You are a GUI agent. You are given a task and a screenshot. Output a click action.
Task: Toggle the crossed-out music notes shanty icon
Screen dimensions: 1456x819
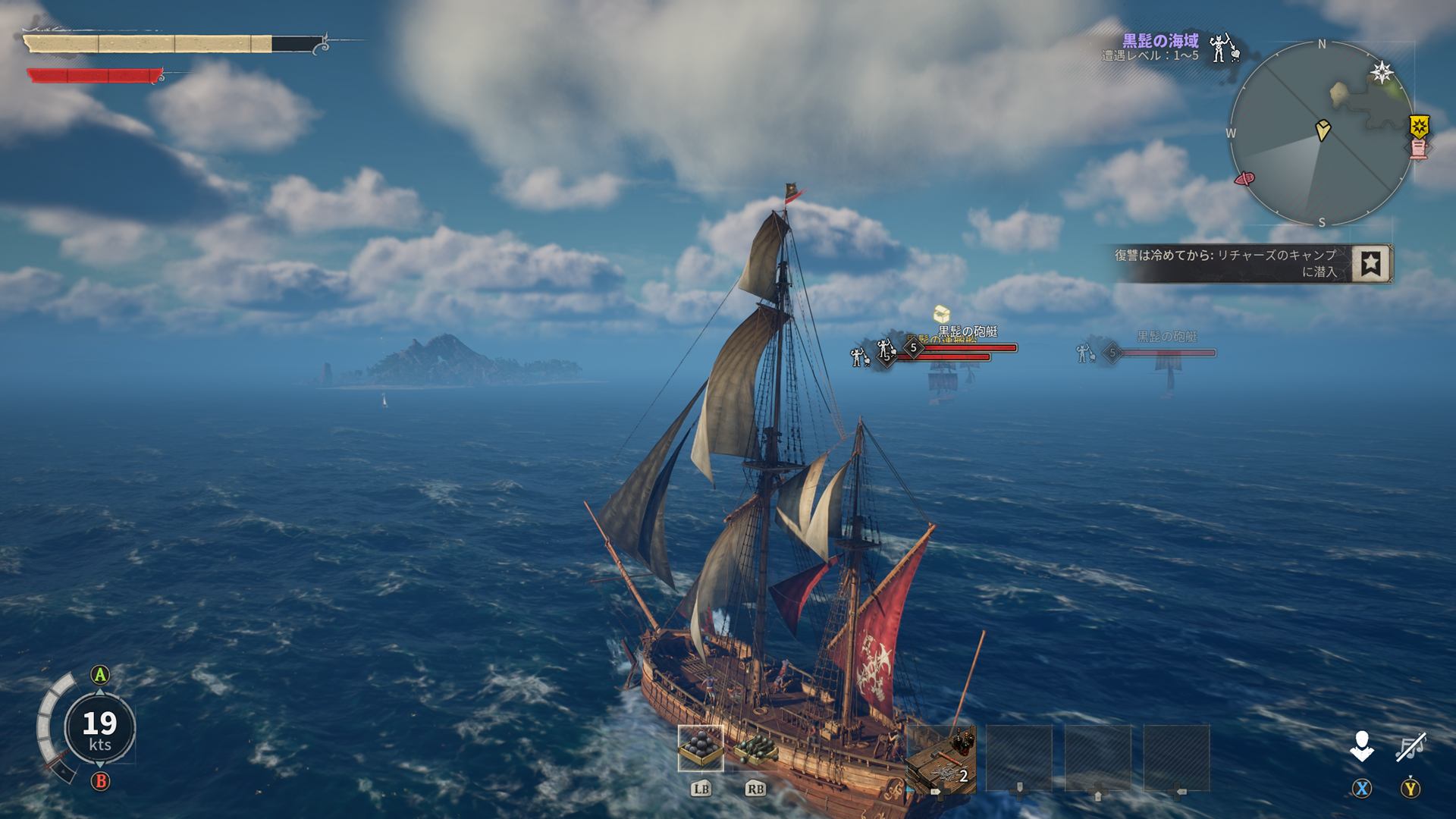click(1410, 747)
